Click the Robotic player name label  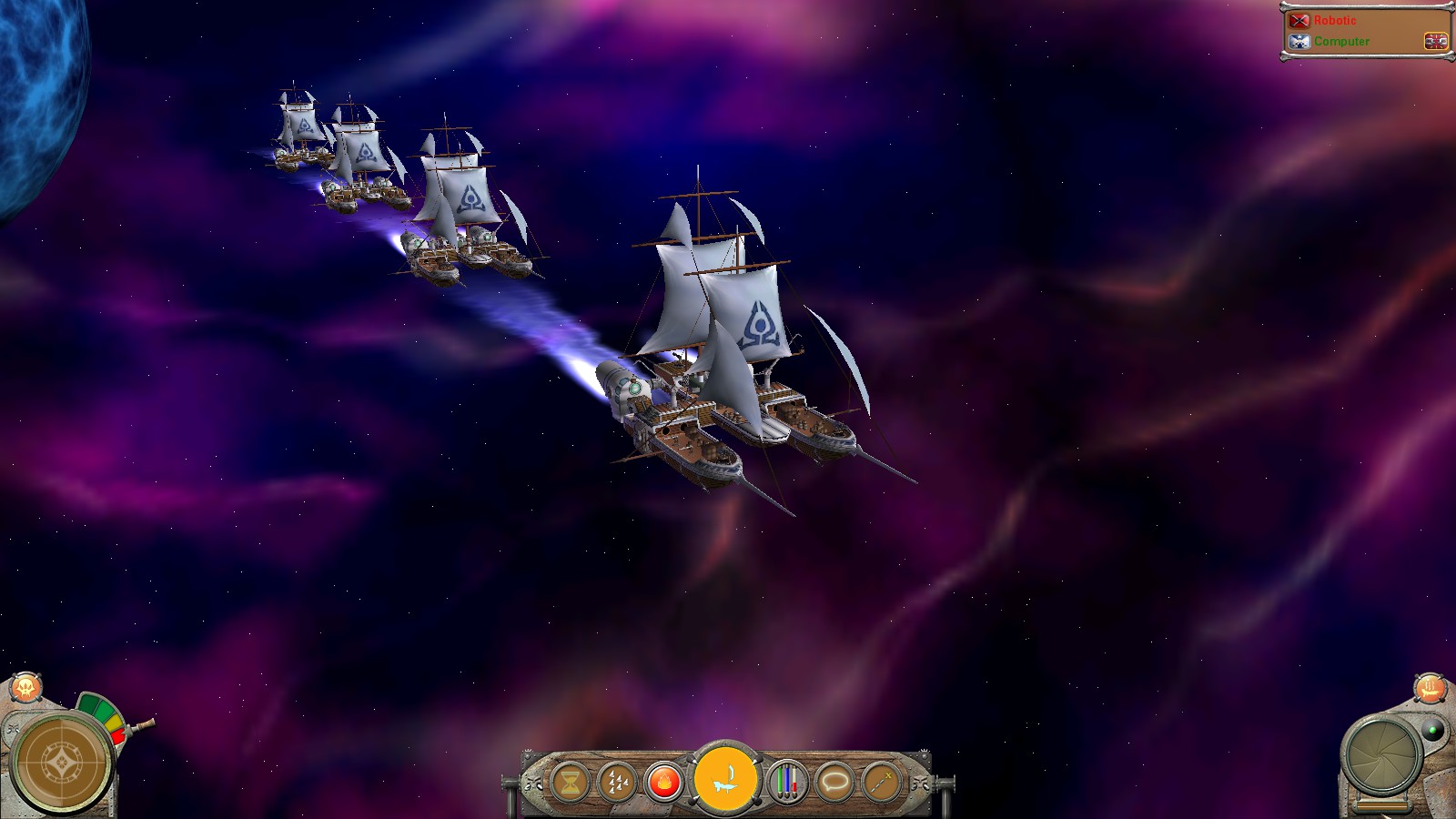pyautogui.click(x=1334, y=19)
